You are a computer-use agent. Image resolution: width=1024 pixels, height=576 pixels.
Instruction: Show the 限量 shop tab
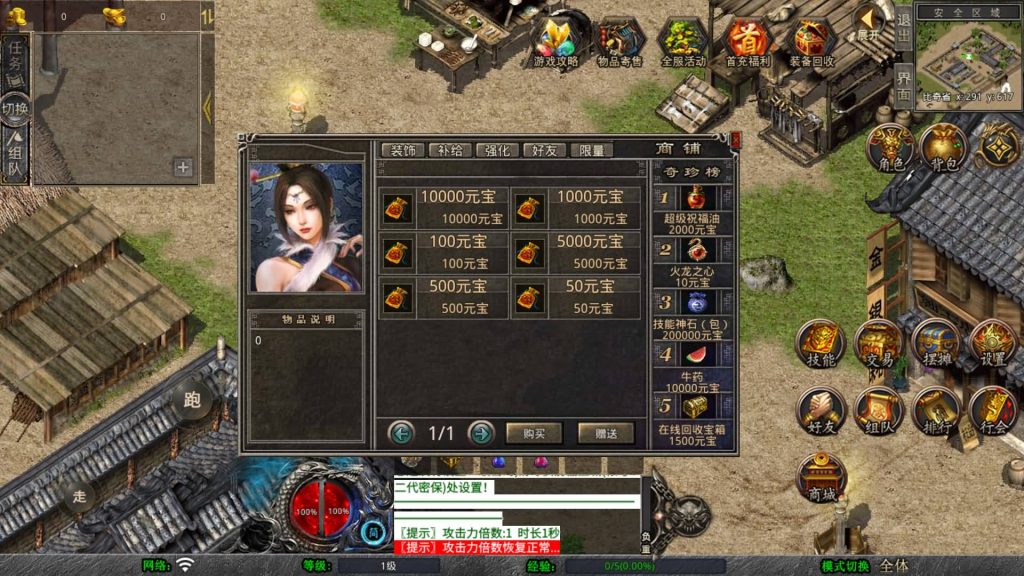pos(591,150)
